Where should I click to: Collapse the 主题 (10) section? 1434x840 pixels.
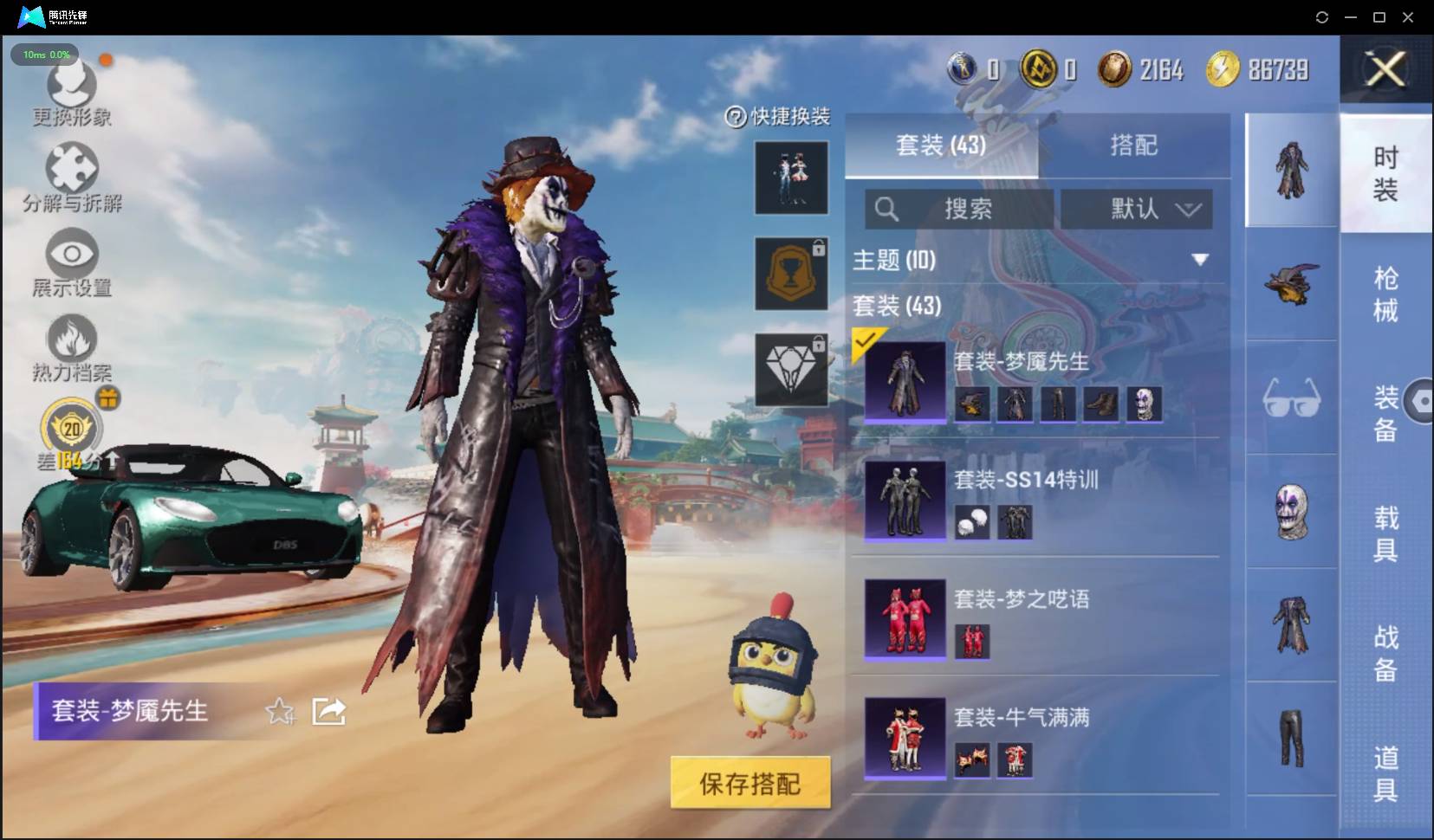pos(1200,257)
